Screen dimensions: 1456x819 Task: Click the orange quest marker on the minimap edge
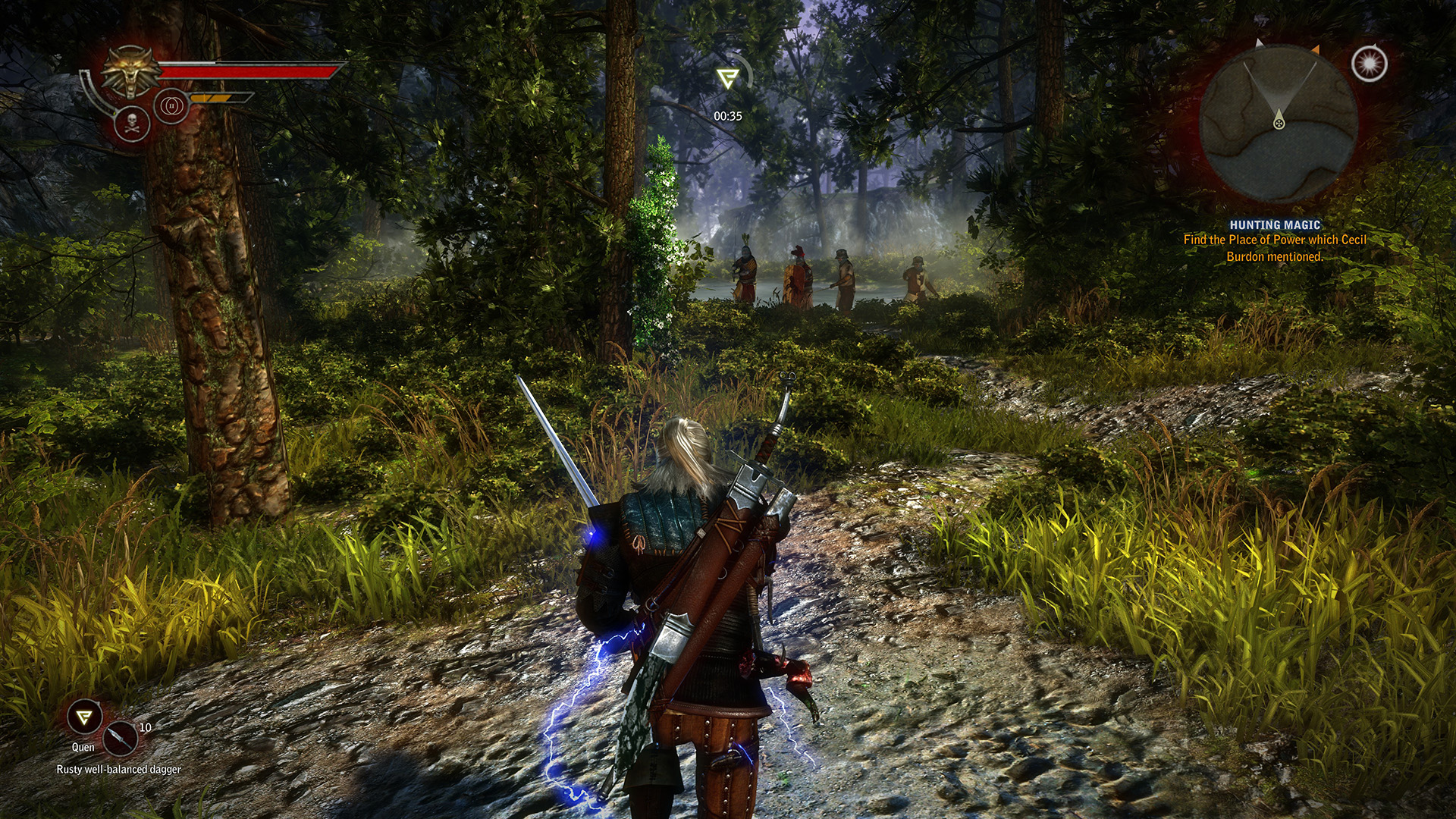point(1316,49)
